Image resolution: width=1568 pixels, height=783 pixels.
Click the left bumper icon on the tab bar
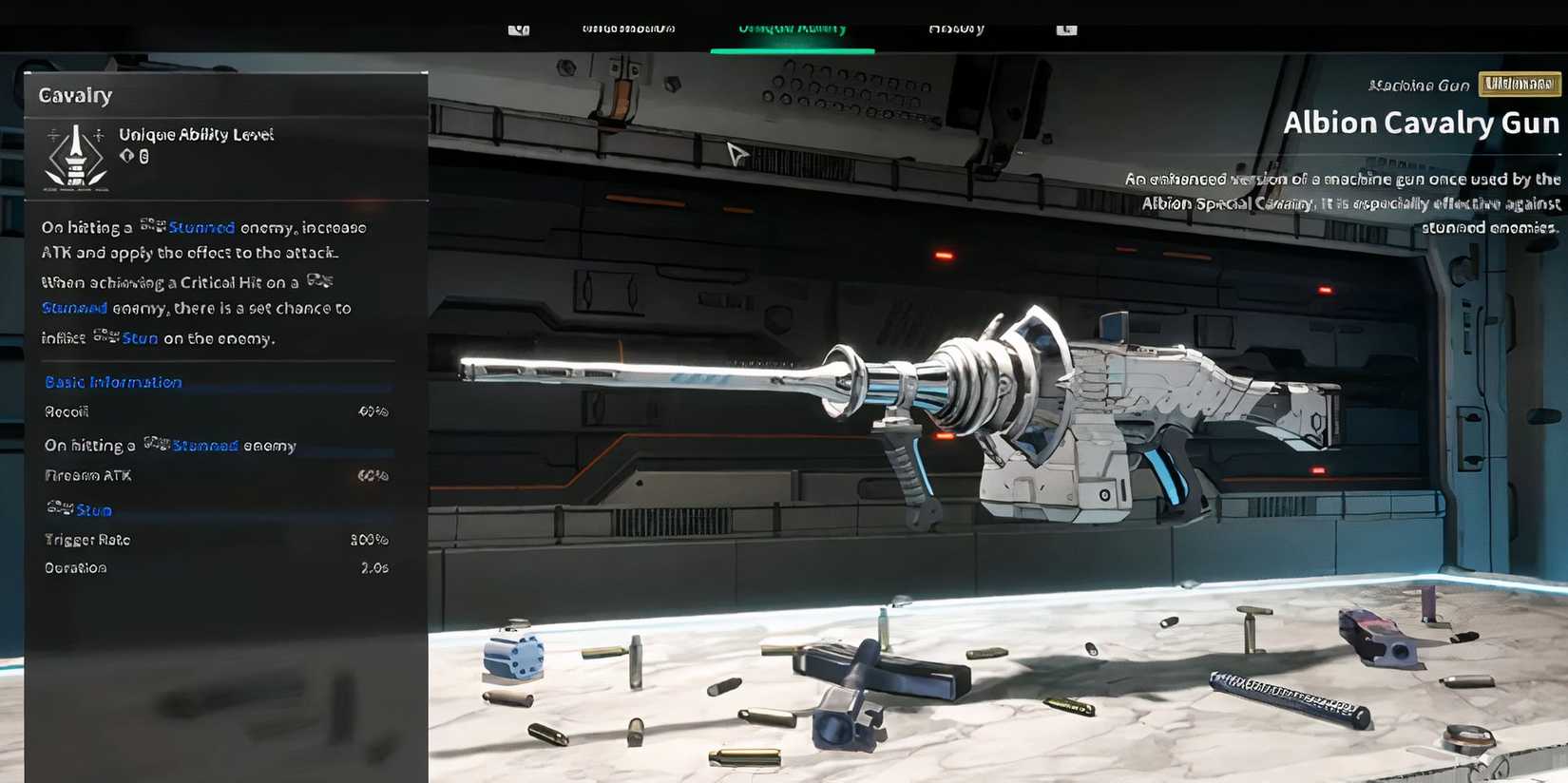point(518,28)
